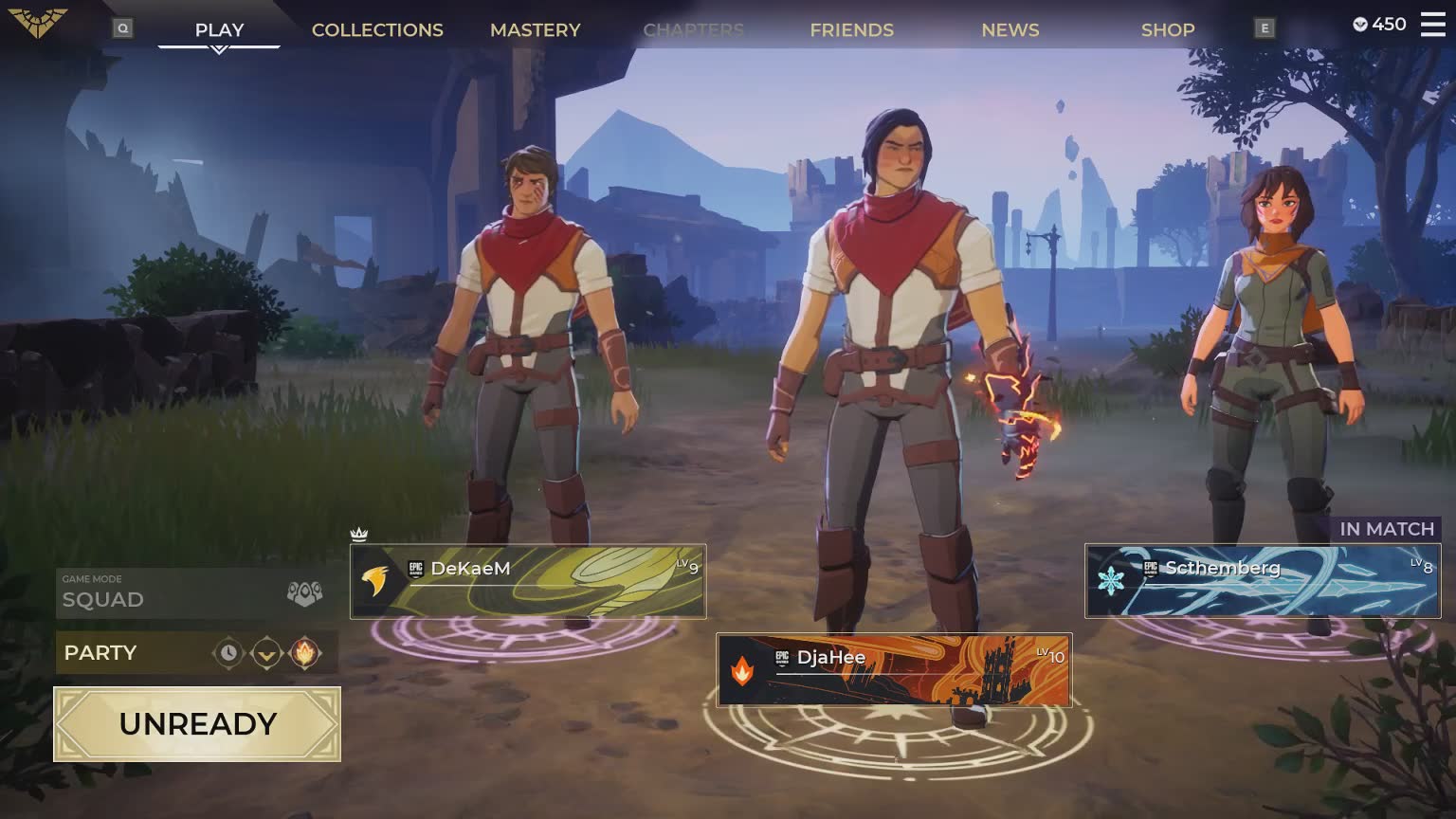Click the winged emblem logo
The width and height of the screenshot is (1456, 819).
coord(38,23)
